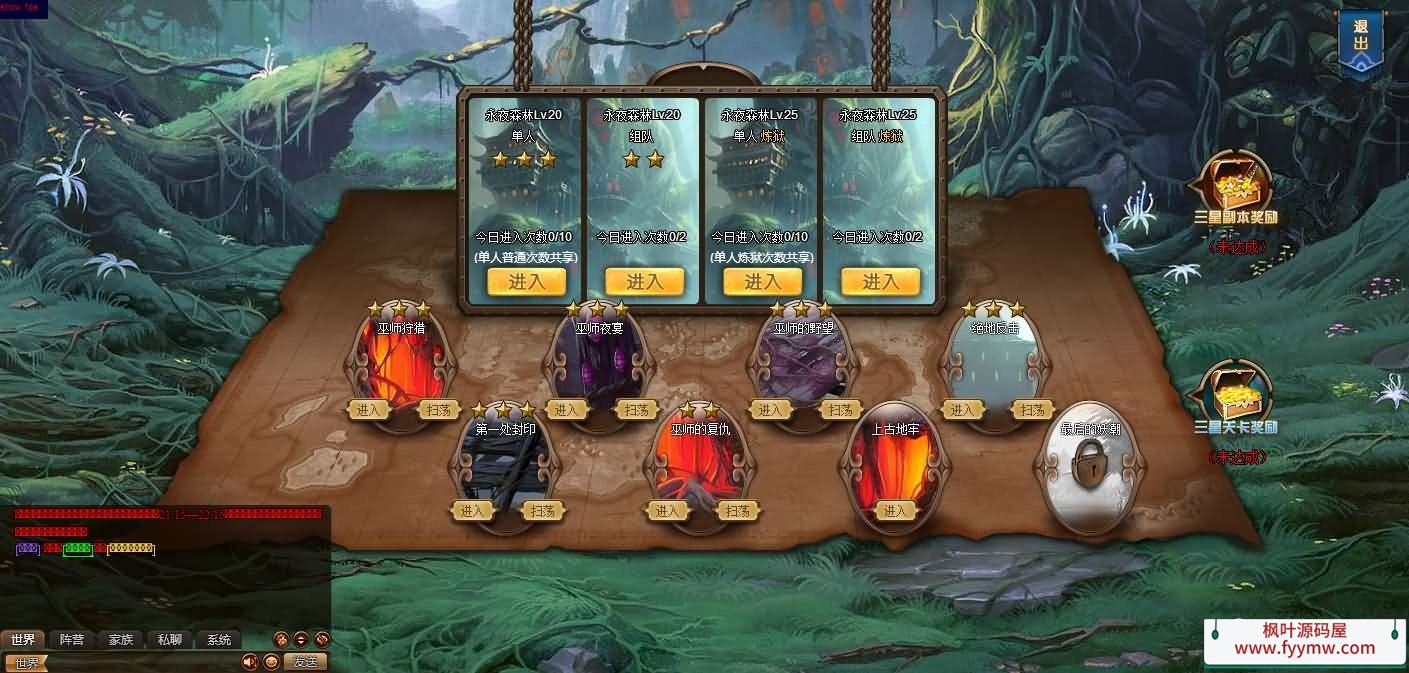Enter the 上古地牢 stage

coord(894,511)
